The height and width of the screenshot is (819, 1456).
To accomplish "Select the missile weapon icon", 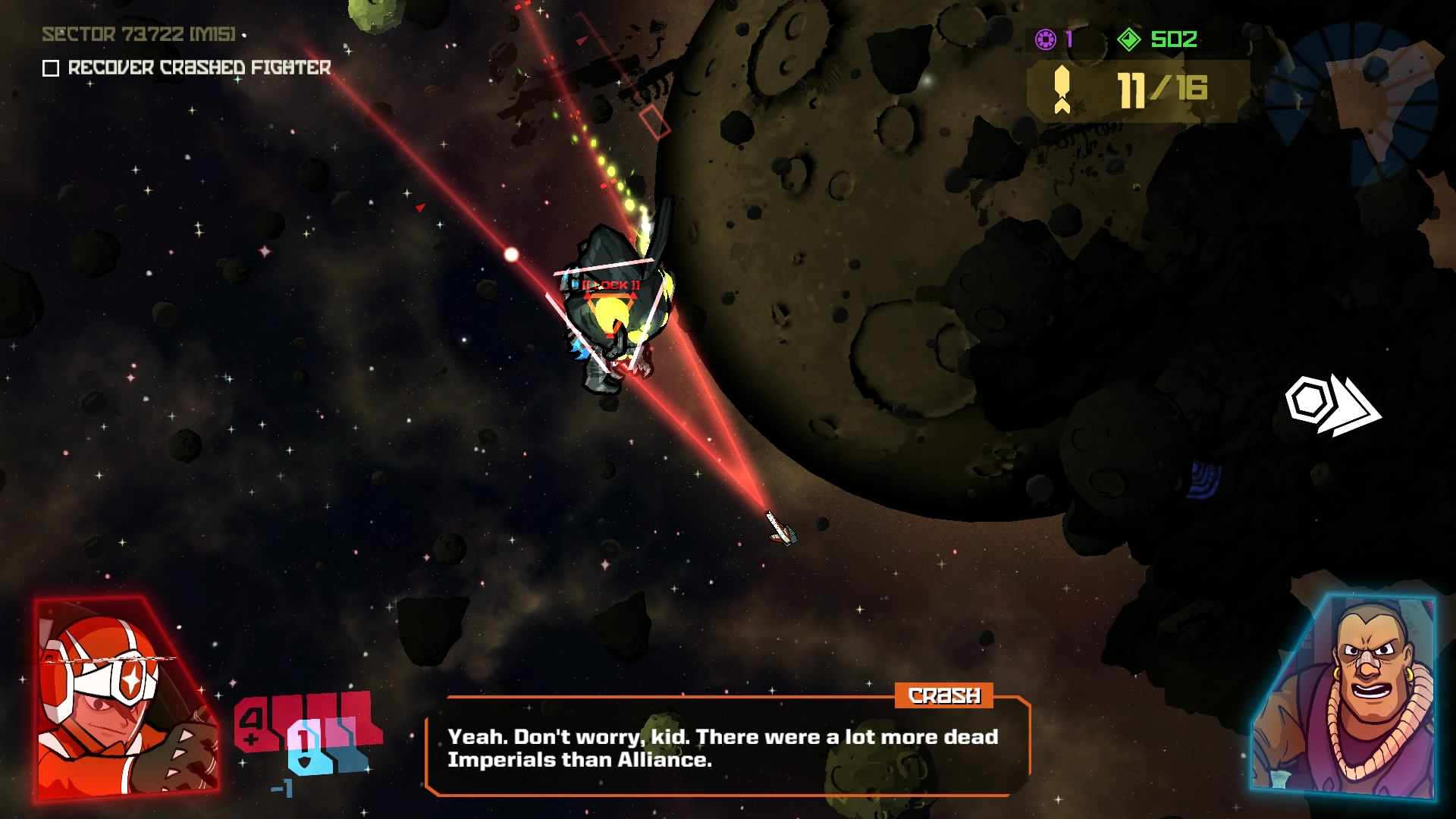I will coord(1062,89).
